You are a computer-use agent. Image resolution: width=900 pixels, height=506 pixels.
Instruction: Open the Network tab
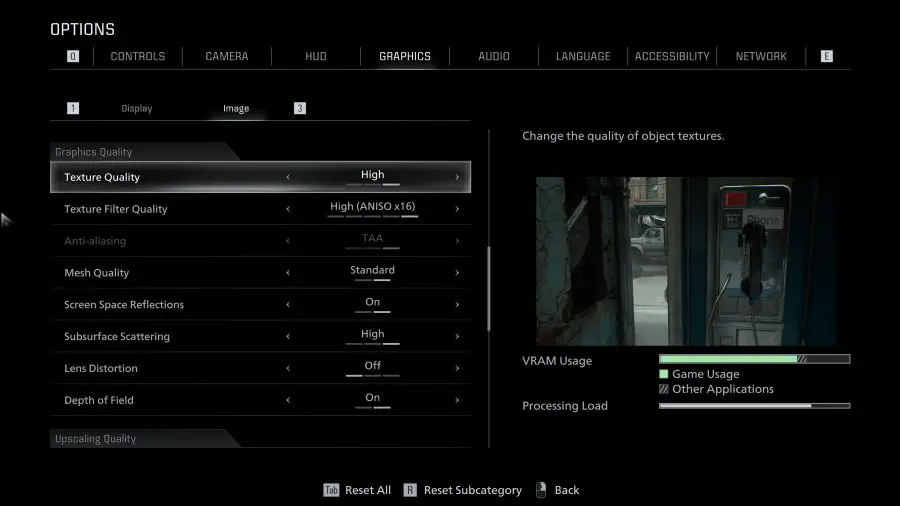(x=761, y=56)
